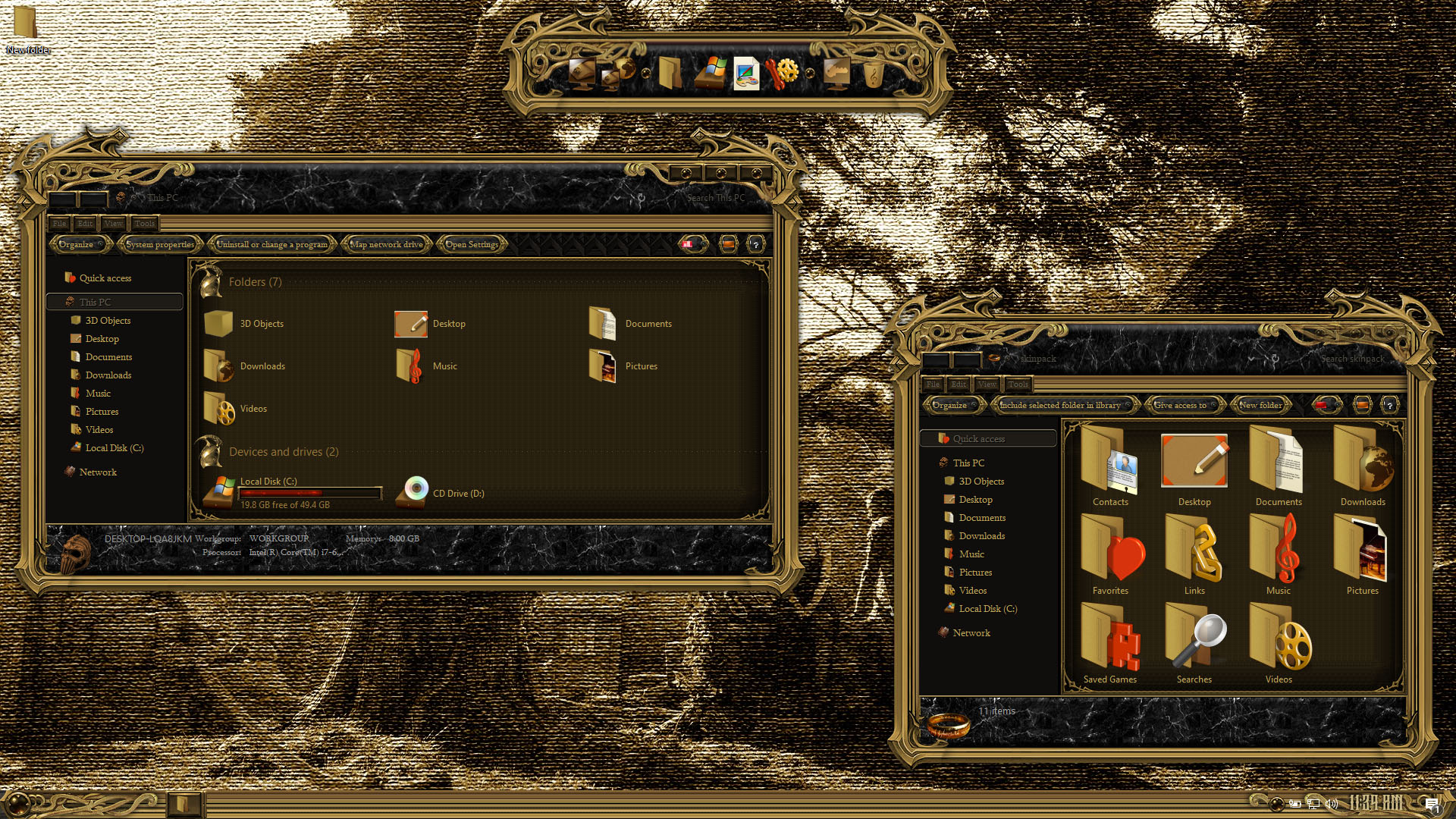Open the Searches folder with magnifying glass

(x=1194, y=644)
